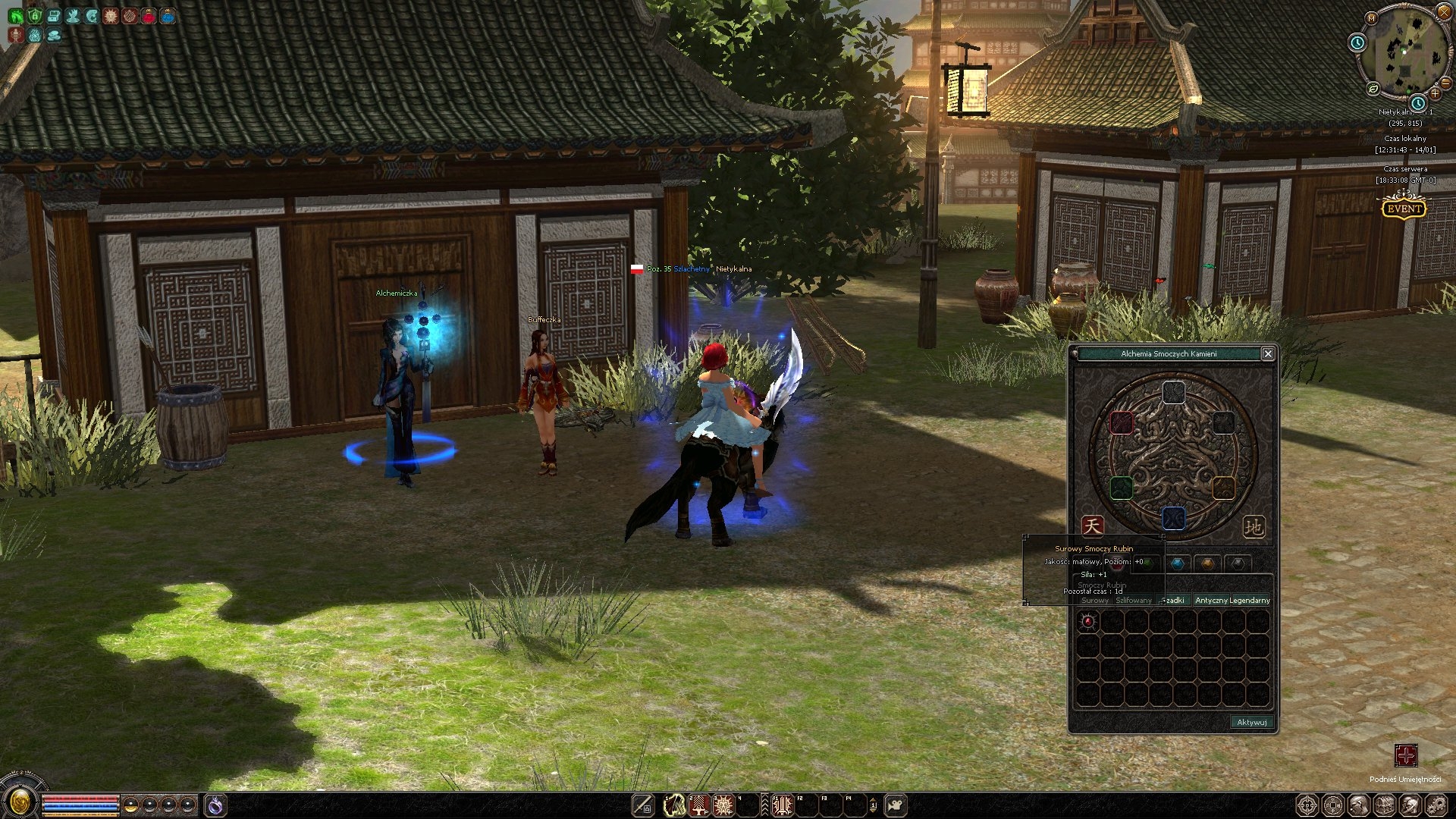Switch to the Antyczny quality tab
The width and height of the screenshot is (1456, 819).
pos(1211,600)
